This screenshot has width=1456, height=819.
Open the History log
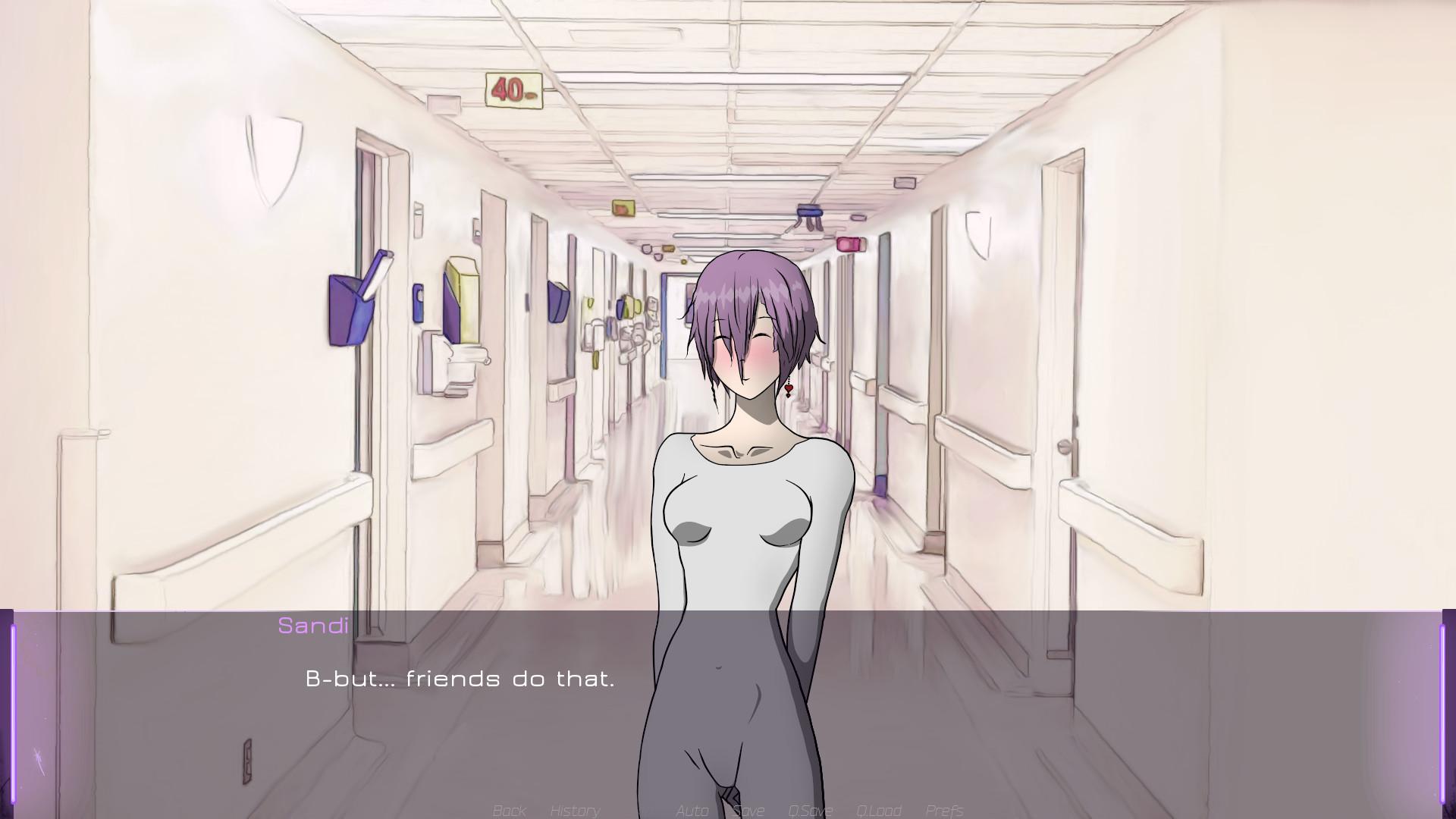575,811
